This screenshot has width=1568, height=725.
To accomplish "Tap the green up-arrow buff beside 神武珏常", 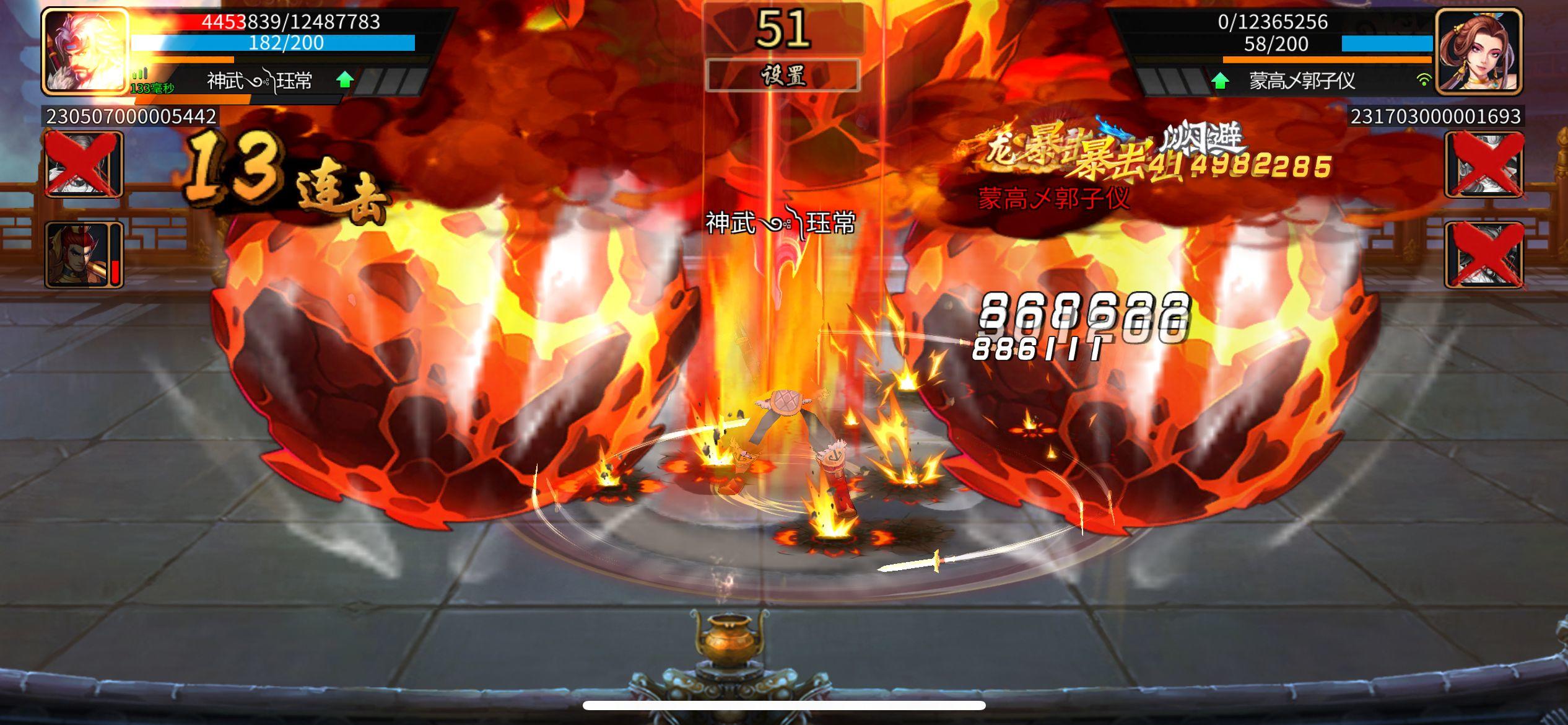I will point(345,79).
